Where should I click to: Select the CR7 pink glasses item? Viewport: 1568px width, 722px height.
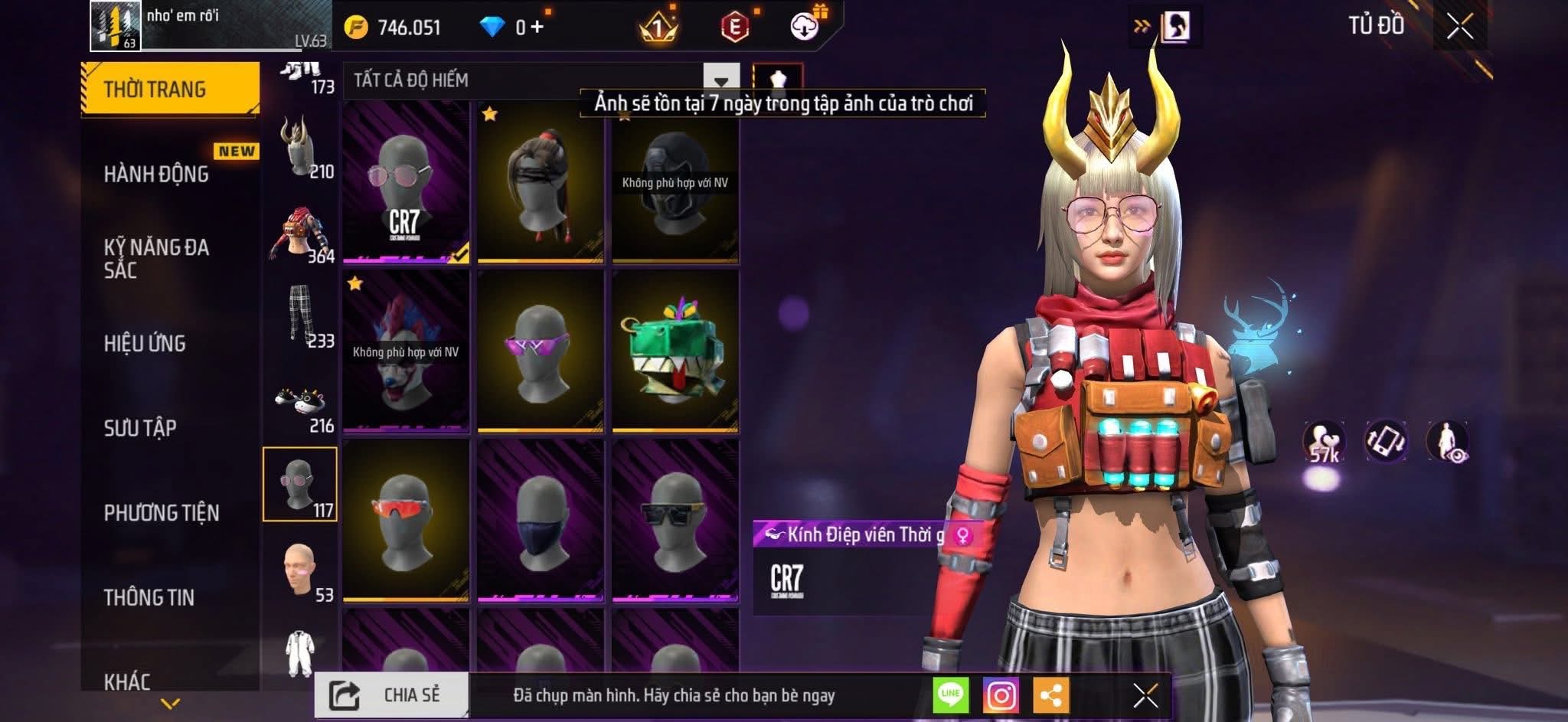406,182
